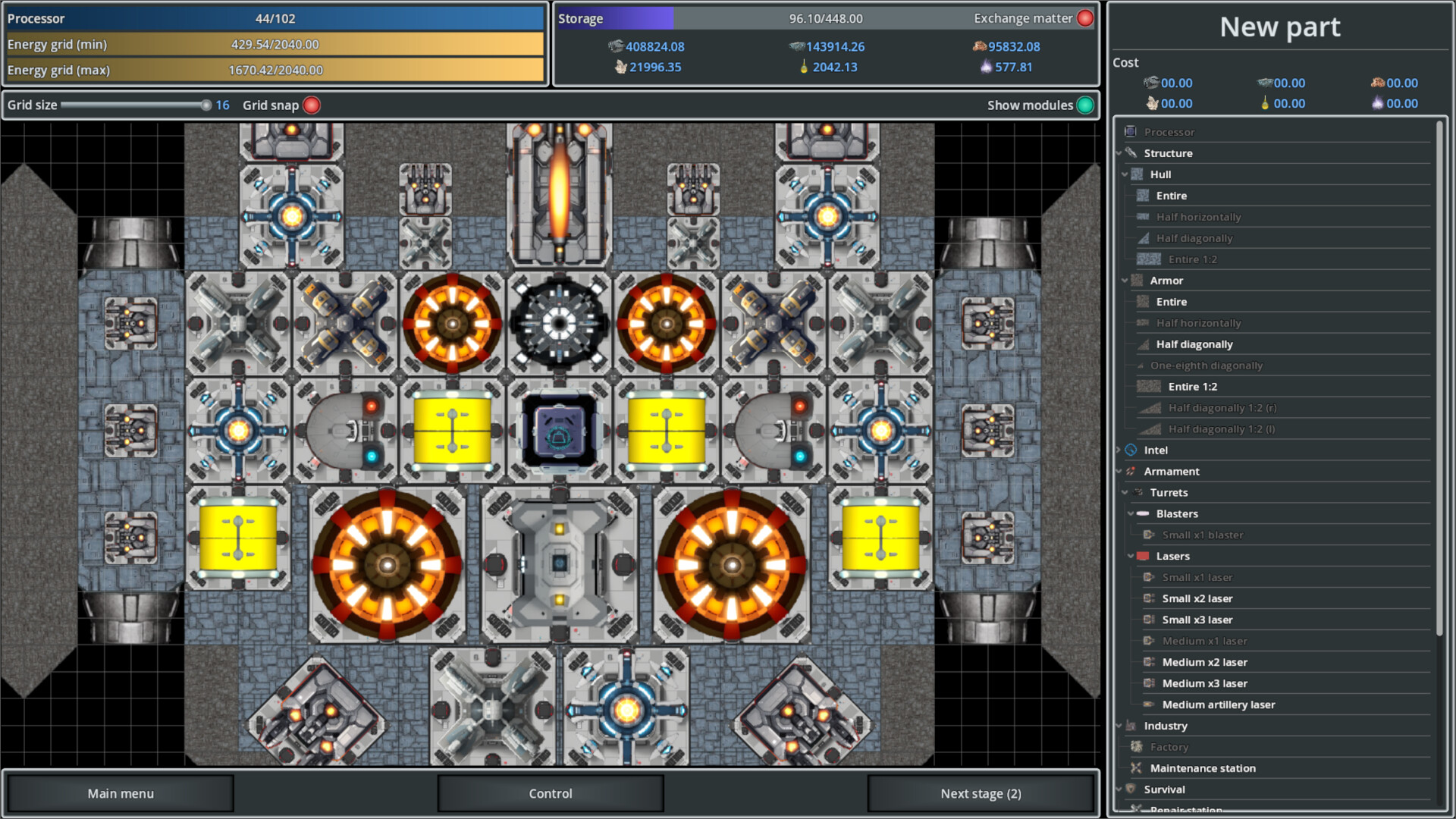Click the Main menu button
The height and width of the screenshot is (819, 1456).
coord(121,793)
